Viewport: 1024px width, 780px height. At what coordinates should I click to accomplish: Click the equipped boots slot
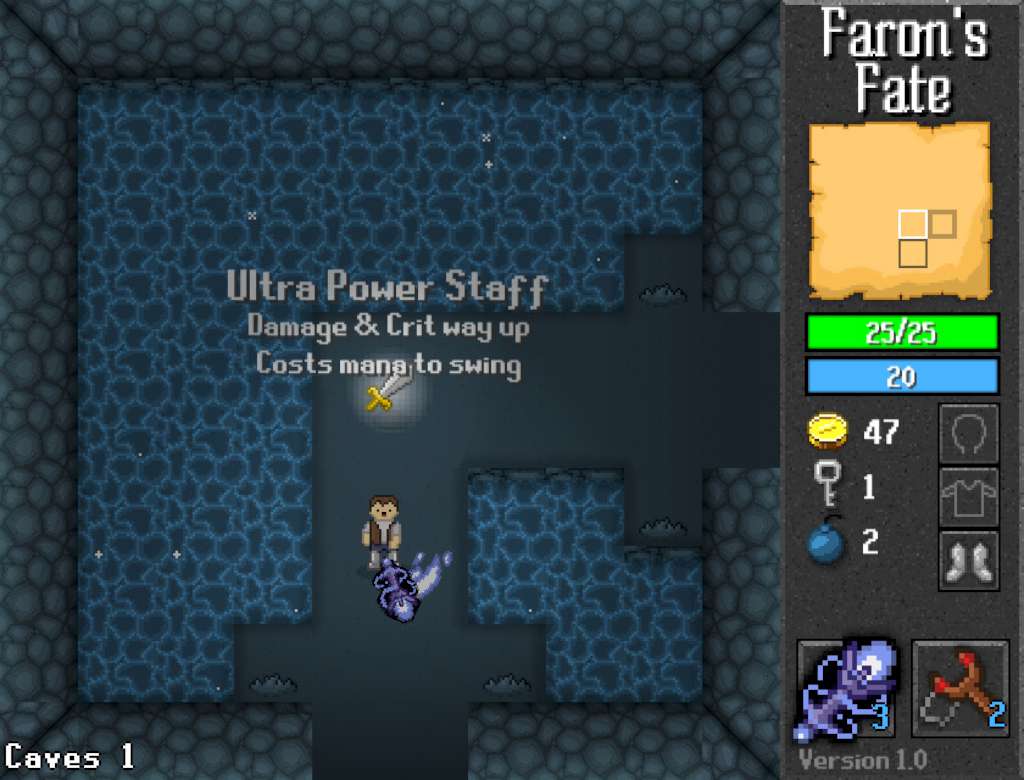968,560
